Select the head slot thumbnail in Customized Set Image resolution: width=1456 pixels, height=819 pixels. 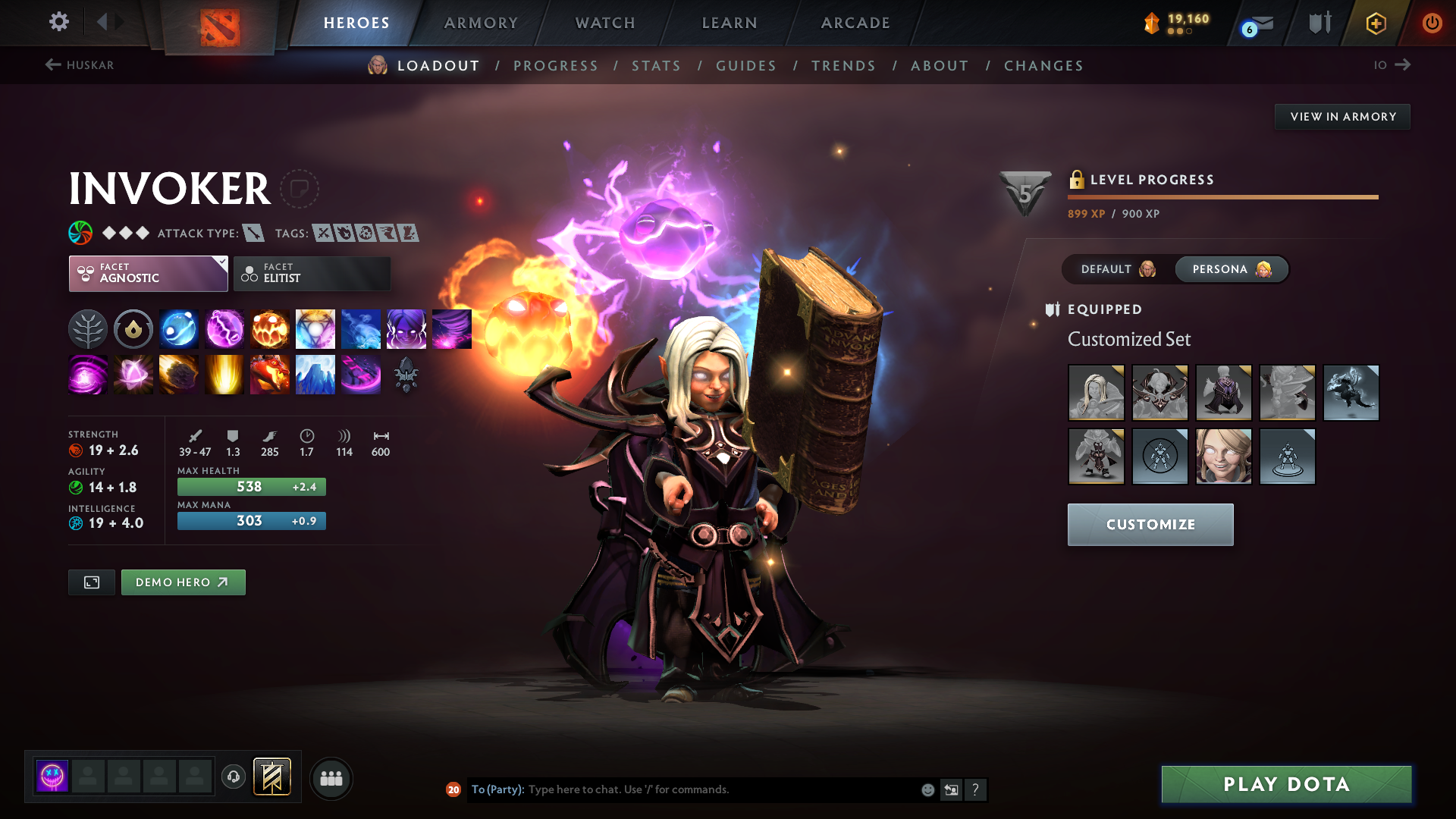click(x=1096, y=392)
